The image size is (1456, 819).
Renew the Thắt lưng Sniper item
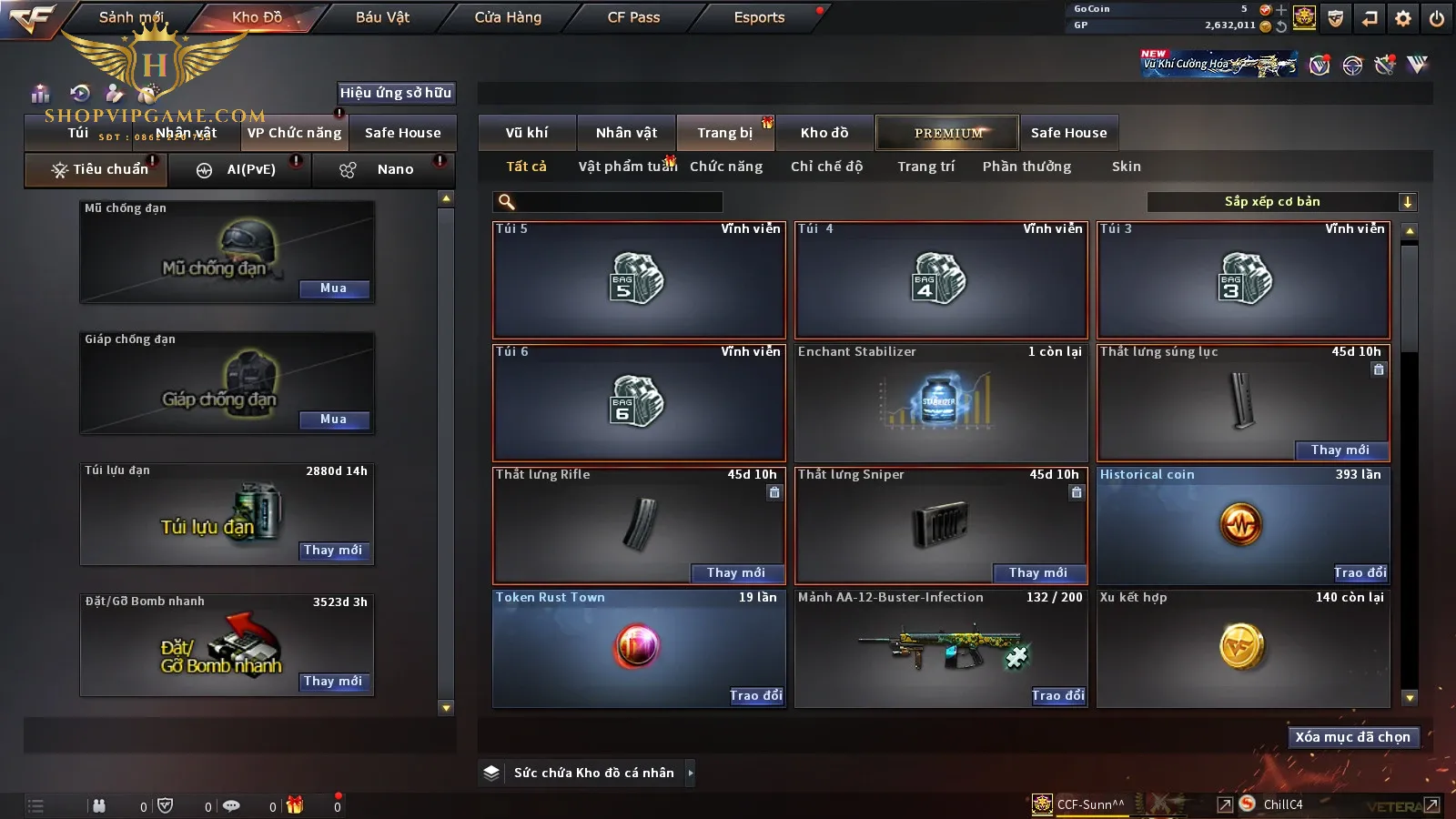click(1037, 573)
